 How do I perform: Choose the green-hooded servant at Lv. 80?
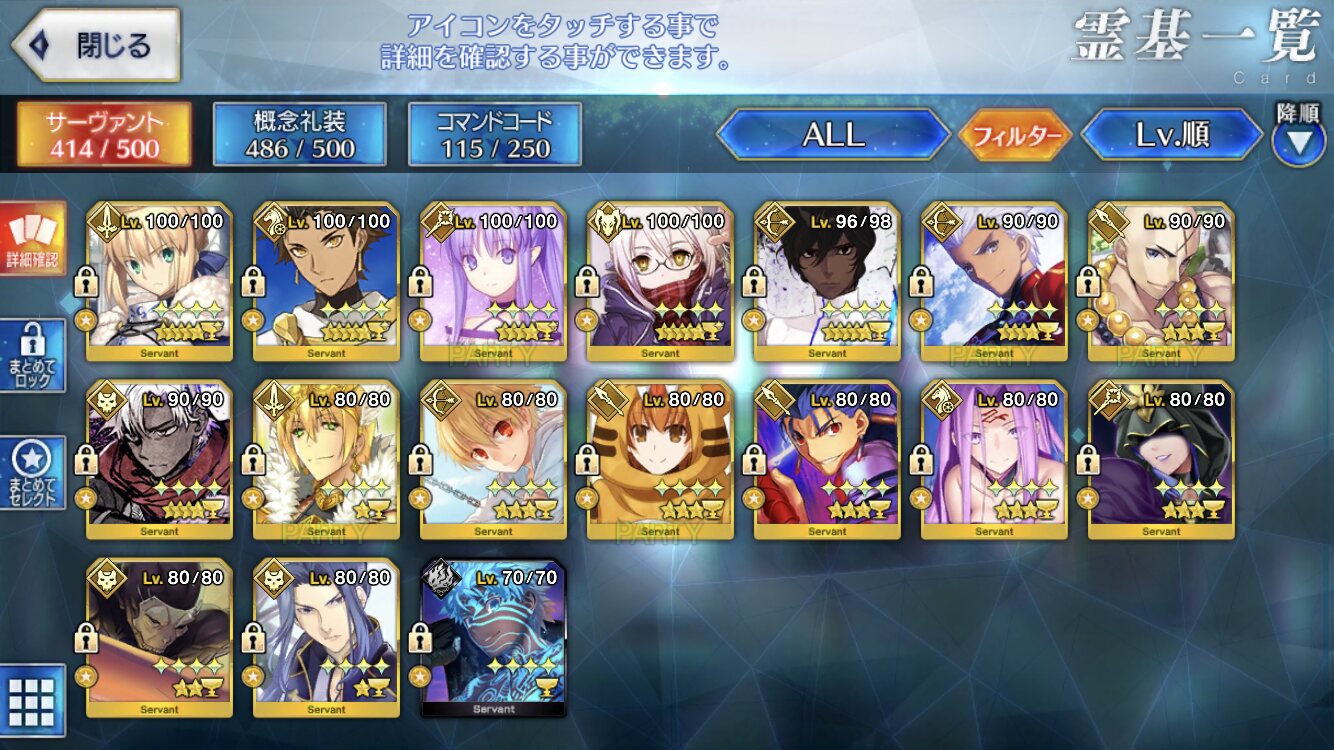point(1161,460)
